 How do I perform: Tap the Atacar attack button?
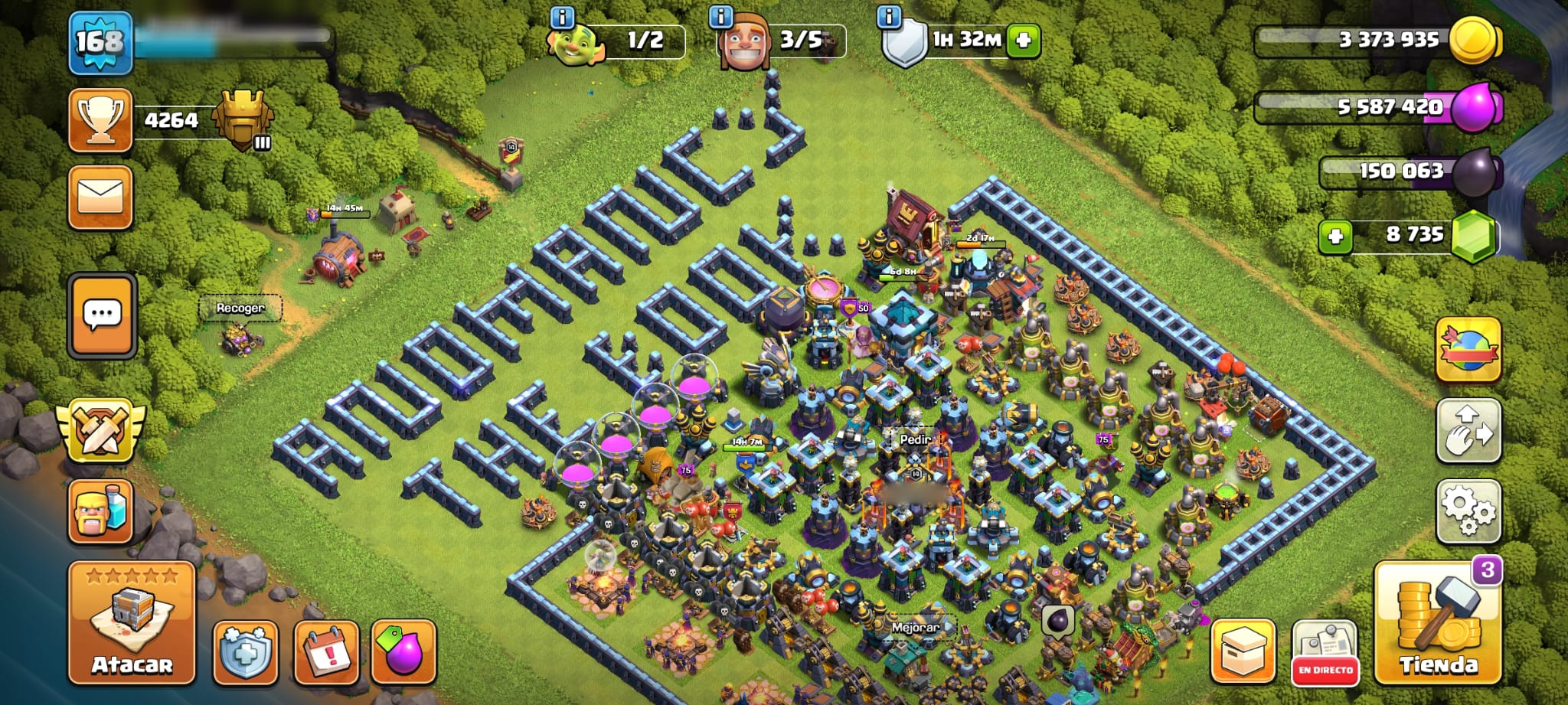click(x=132, y=622)
